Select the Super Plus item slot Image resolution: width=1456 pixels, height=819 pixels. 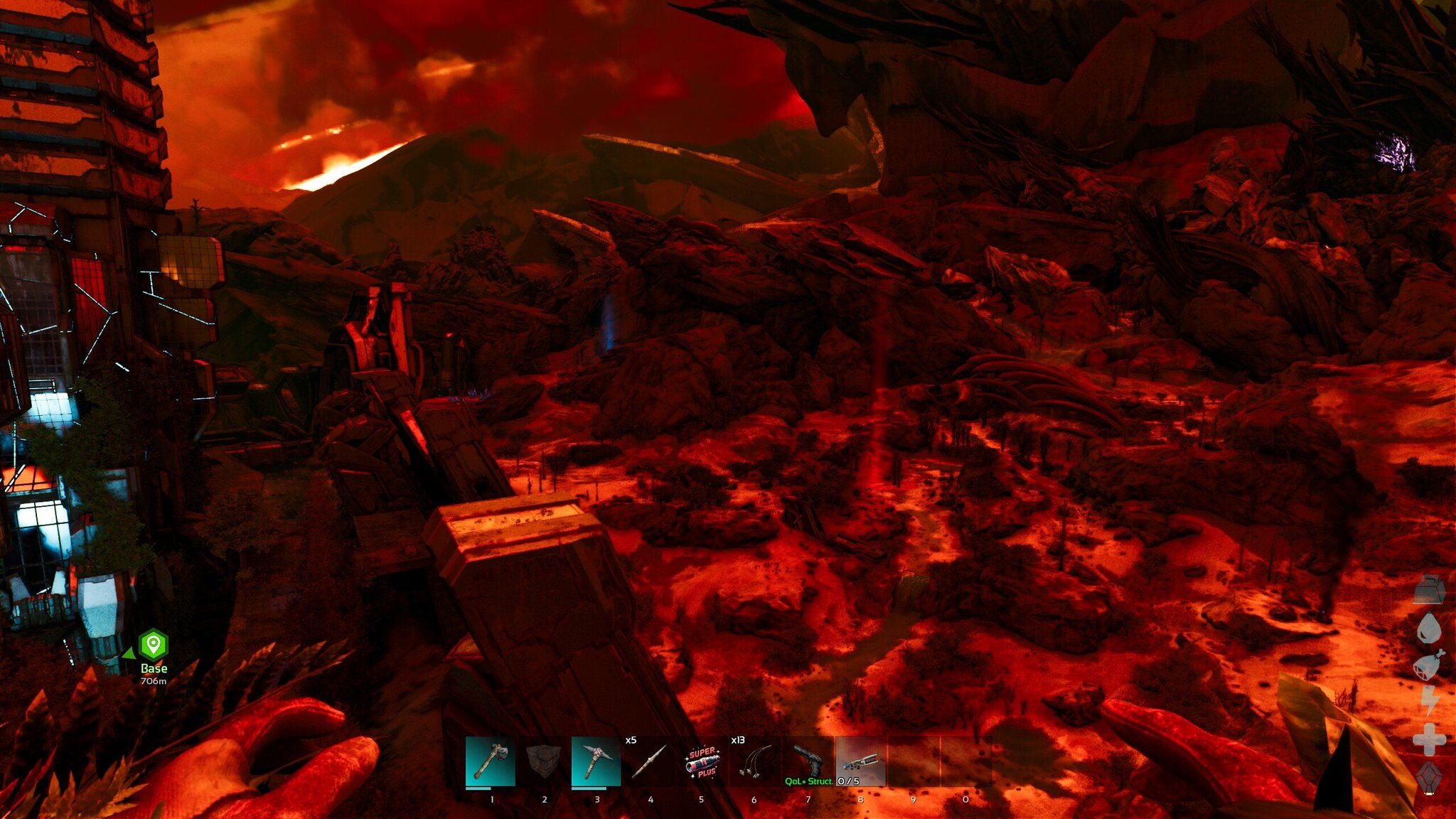pyautogui.click(x=702, y=761)
